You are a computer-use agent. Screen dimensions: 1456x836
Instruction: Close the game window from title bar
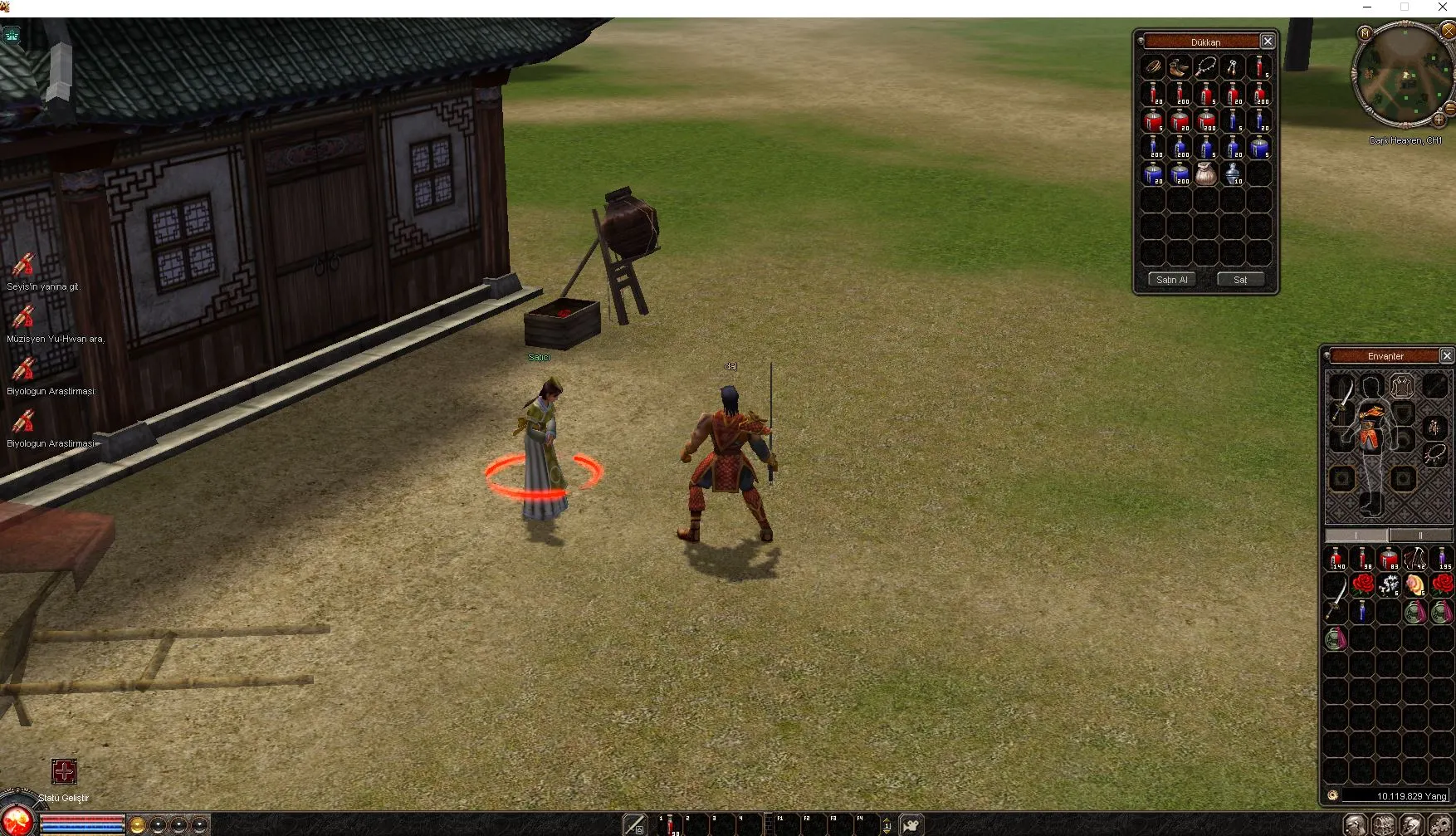click(1443, 7)
